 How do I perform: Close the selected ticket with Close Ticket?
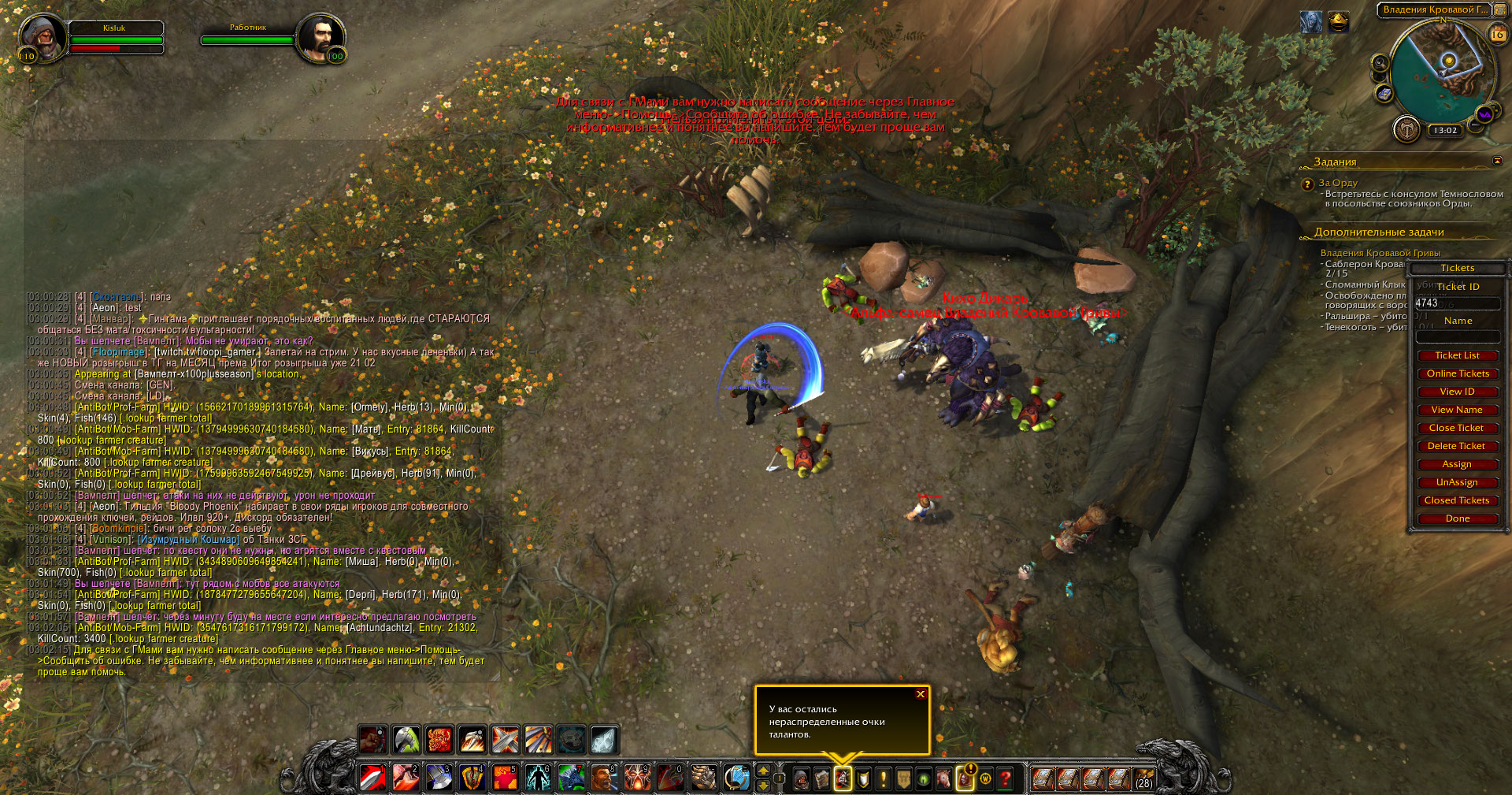click(1457, 428)
